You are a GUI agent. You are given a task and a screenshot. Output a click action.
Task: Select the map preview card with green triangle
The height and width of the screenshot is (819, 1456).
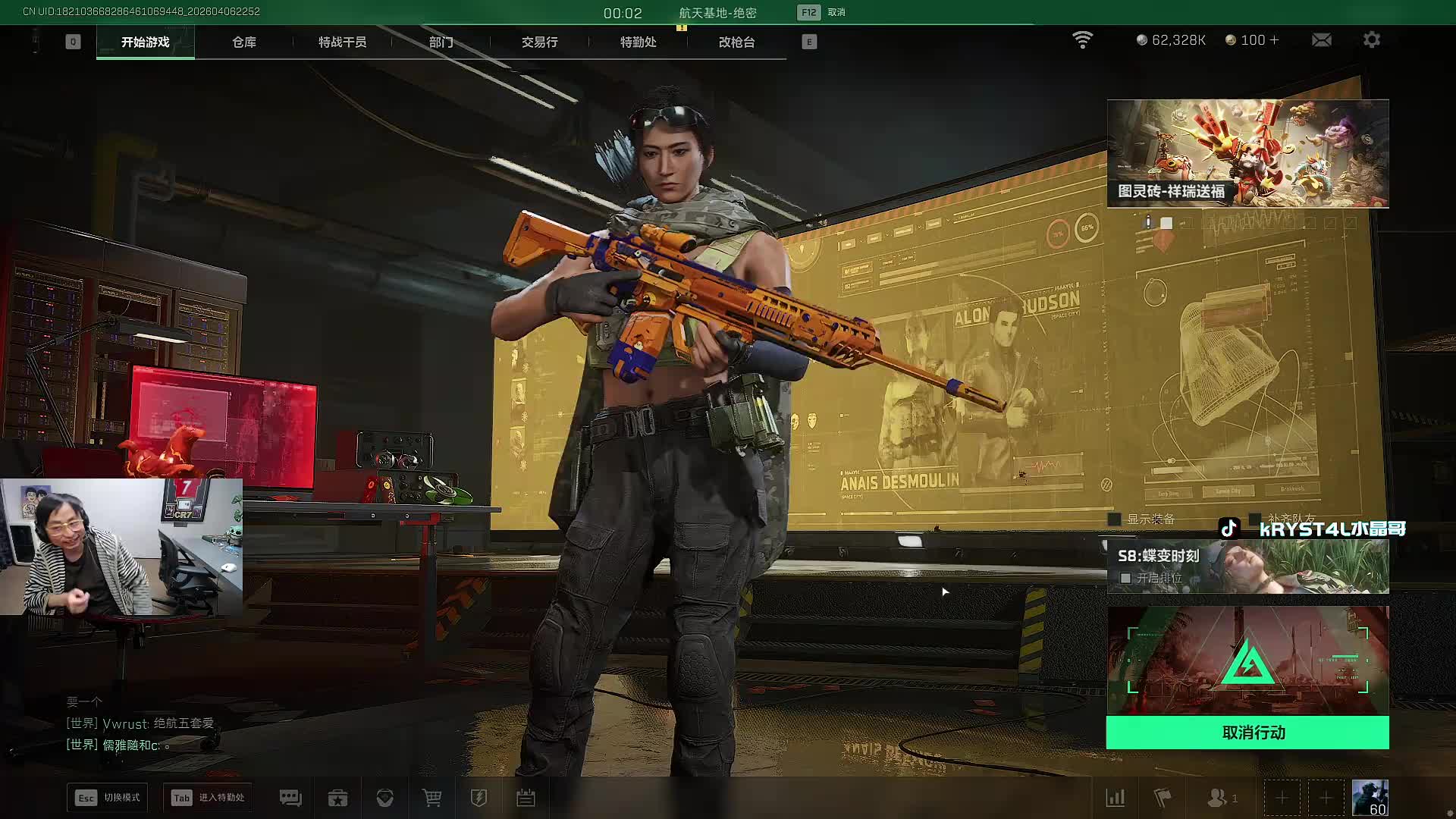tap(1247, 660)
